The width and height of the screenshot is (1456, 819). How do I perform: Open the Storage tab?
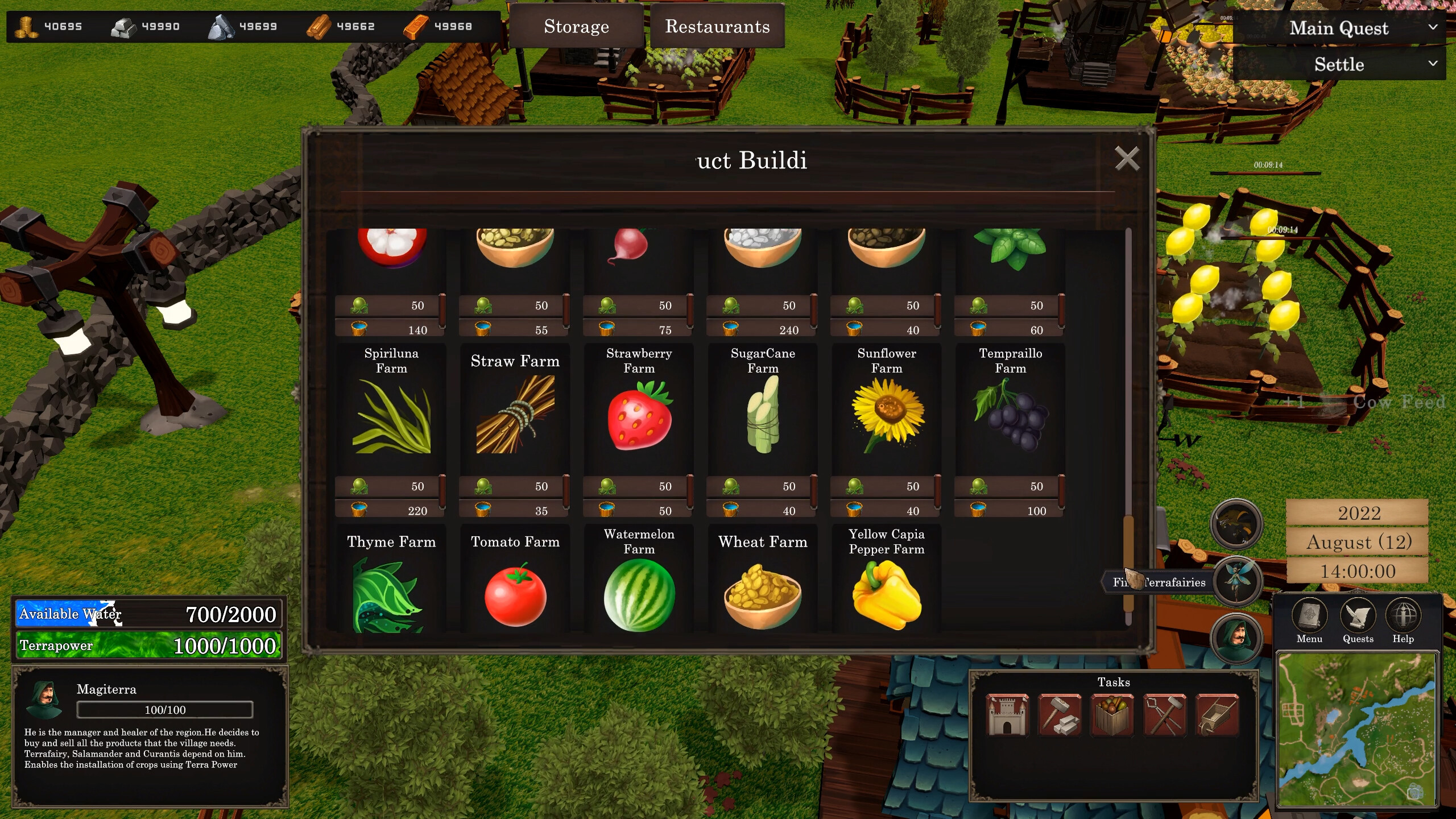pyautogui.click(x=576, y=26)
